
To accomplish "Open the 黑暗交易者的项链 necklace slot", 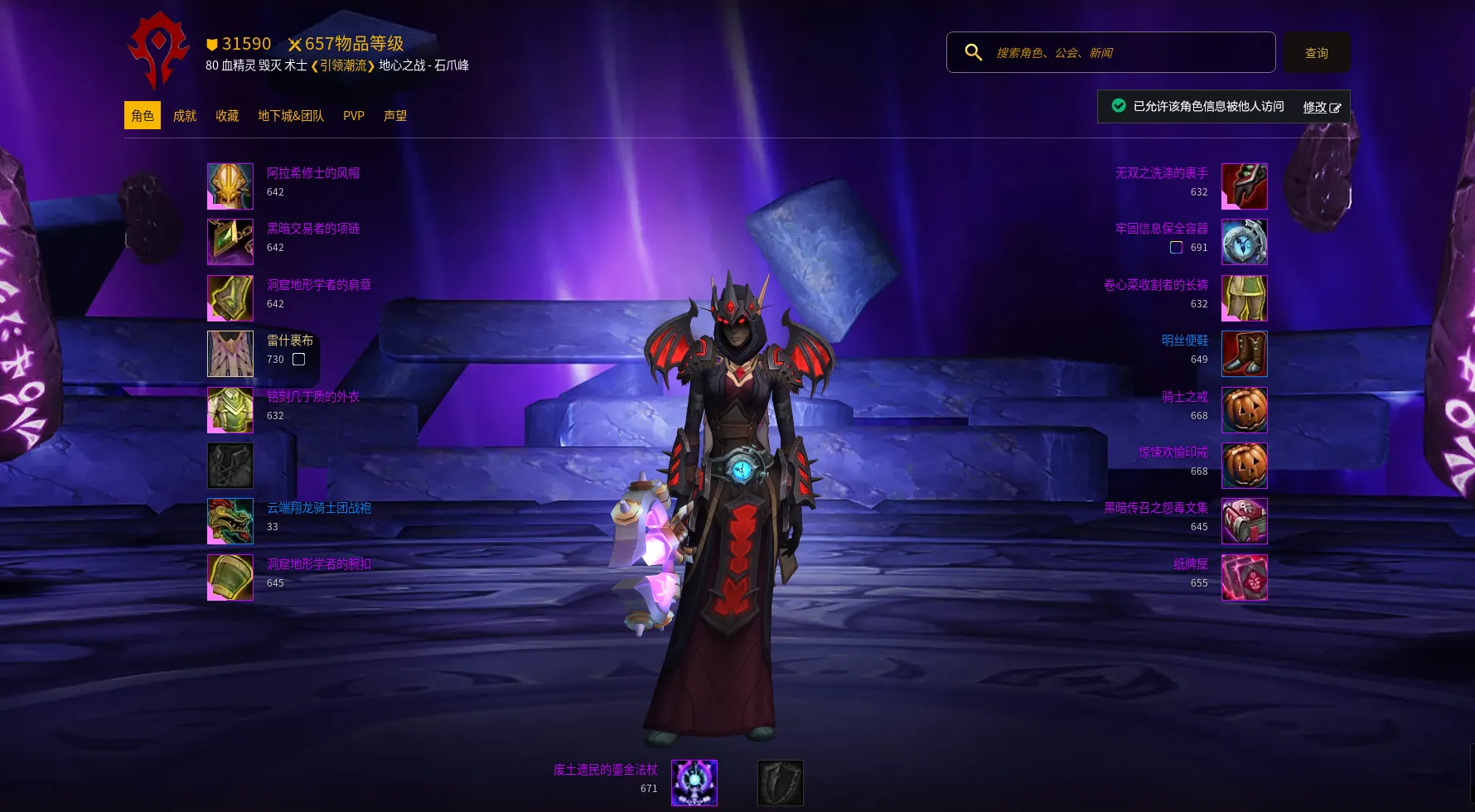I will coord(230,242).
